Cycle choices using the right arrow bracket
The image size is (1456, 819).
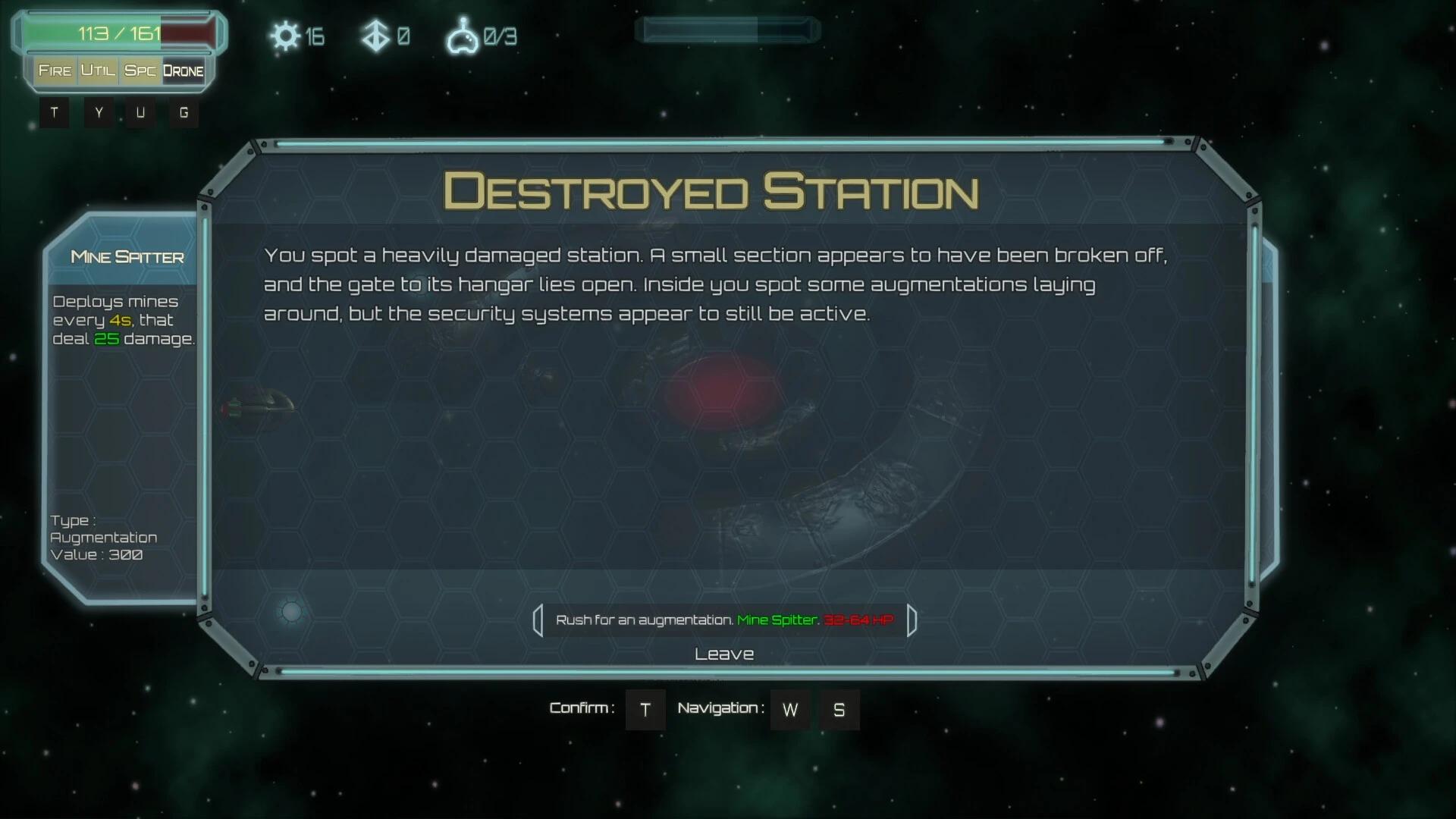(911, 620)
